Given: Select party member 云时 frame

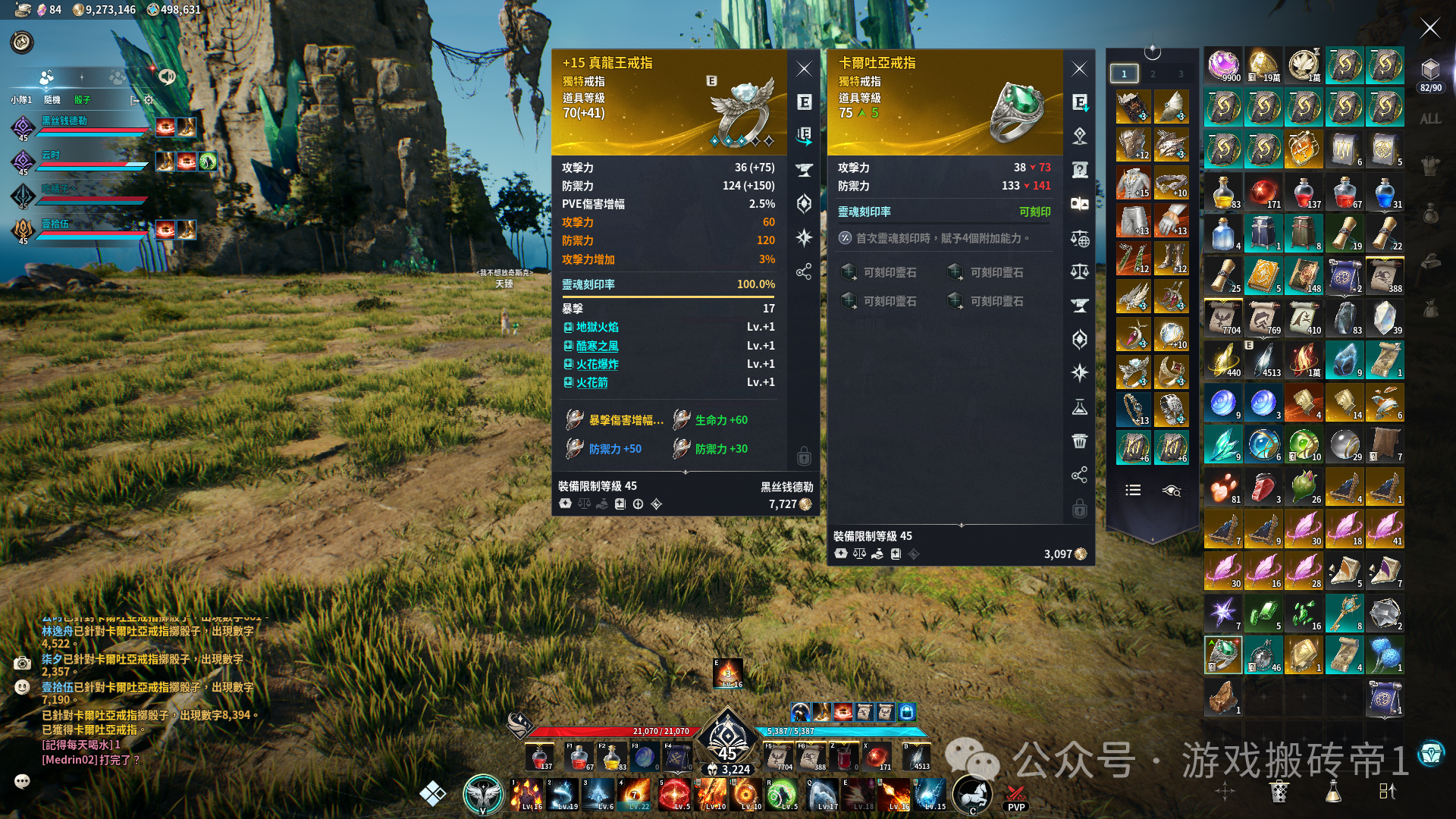Looking at the screenshot, I should (x=91, y=161).
